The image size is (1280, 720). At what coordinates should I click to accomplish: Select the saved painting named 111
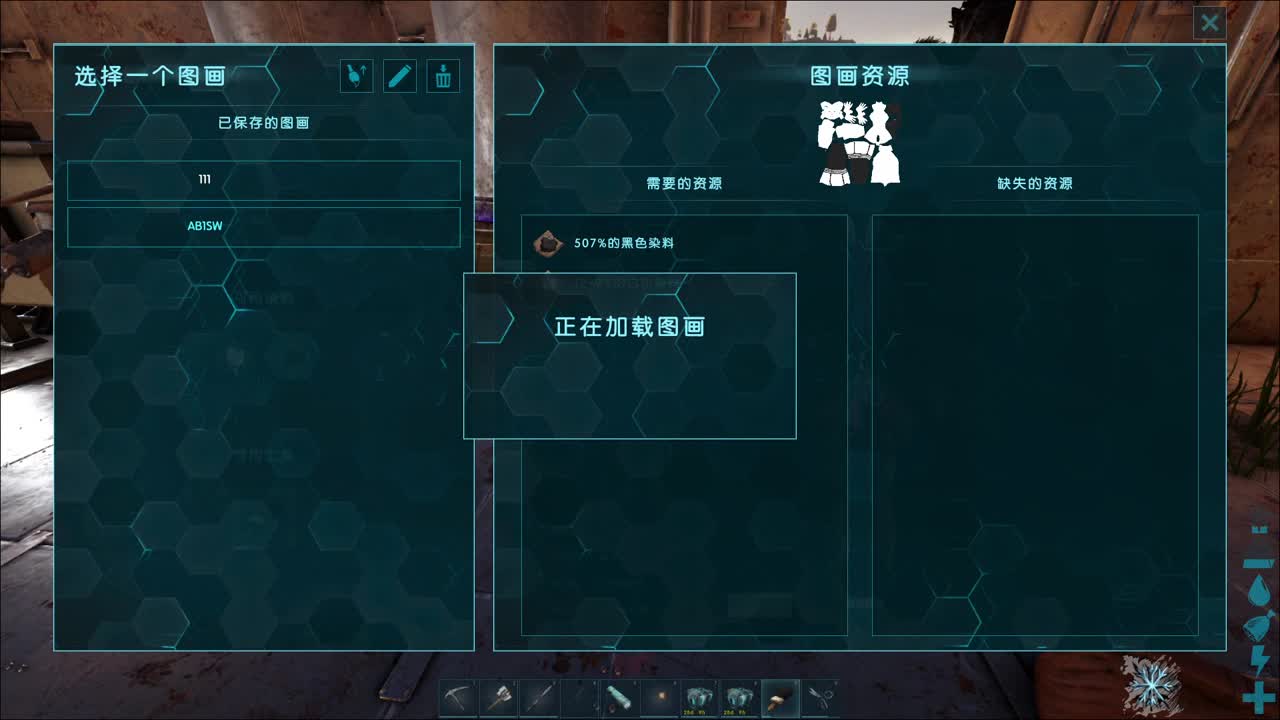click(264, 181)
